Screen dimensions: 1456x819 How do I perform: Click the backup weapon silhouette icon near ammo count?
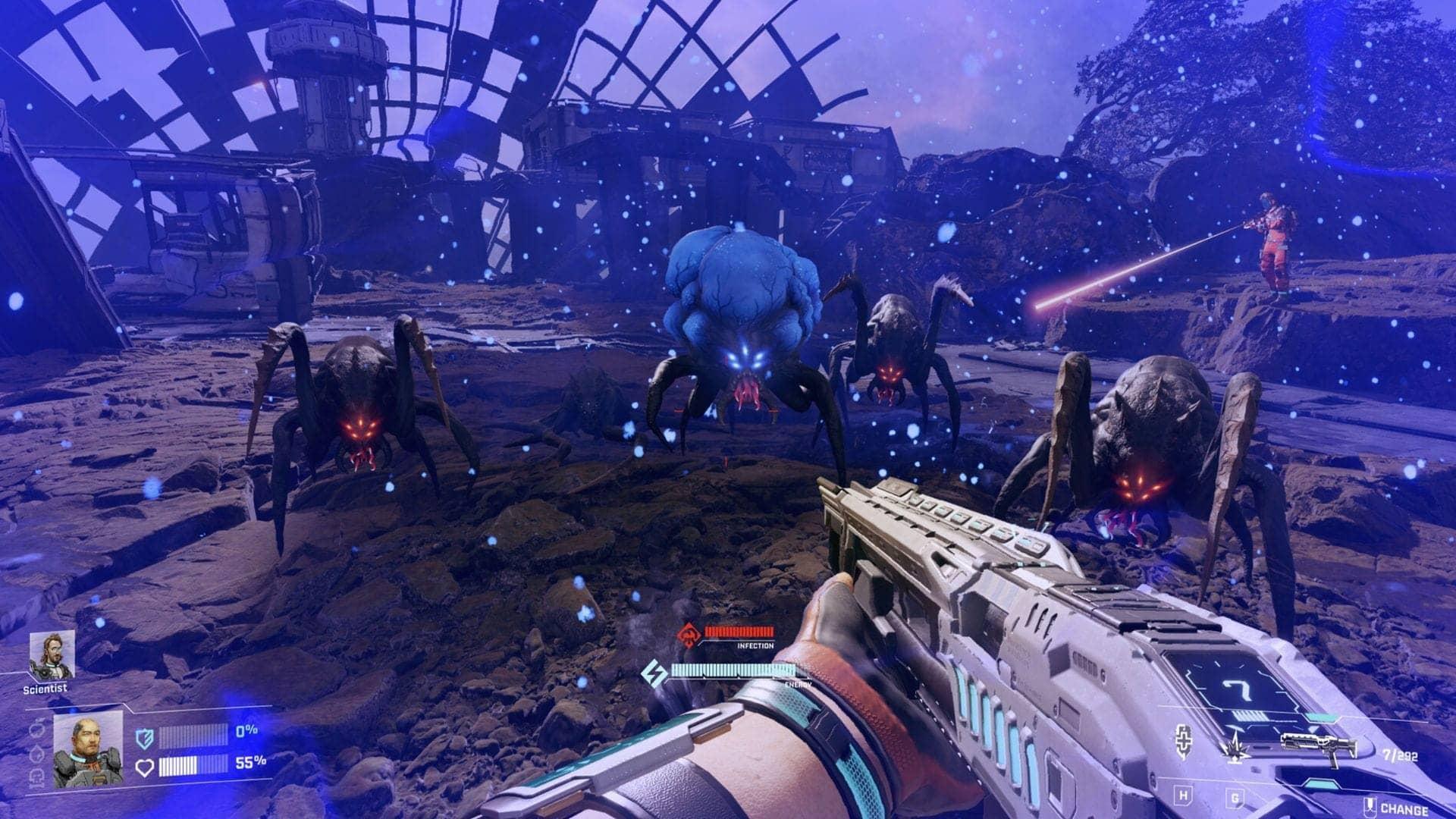(x=1319, y=746)
